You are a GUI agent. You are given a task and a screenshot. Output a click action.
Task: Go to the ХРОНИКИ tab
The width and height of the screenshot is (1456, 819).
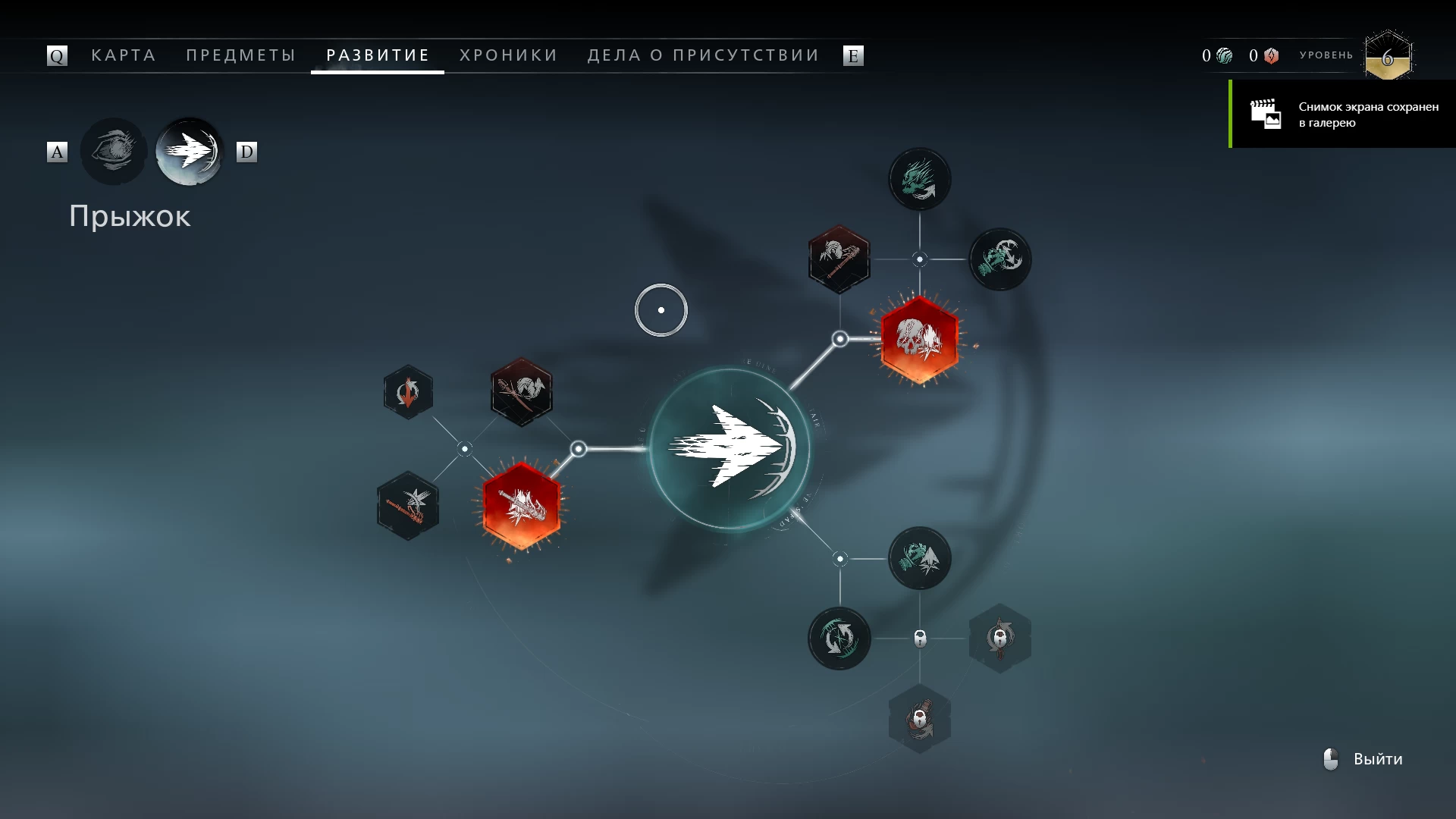coord(508,55)
